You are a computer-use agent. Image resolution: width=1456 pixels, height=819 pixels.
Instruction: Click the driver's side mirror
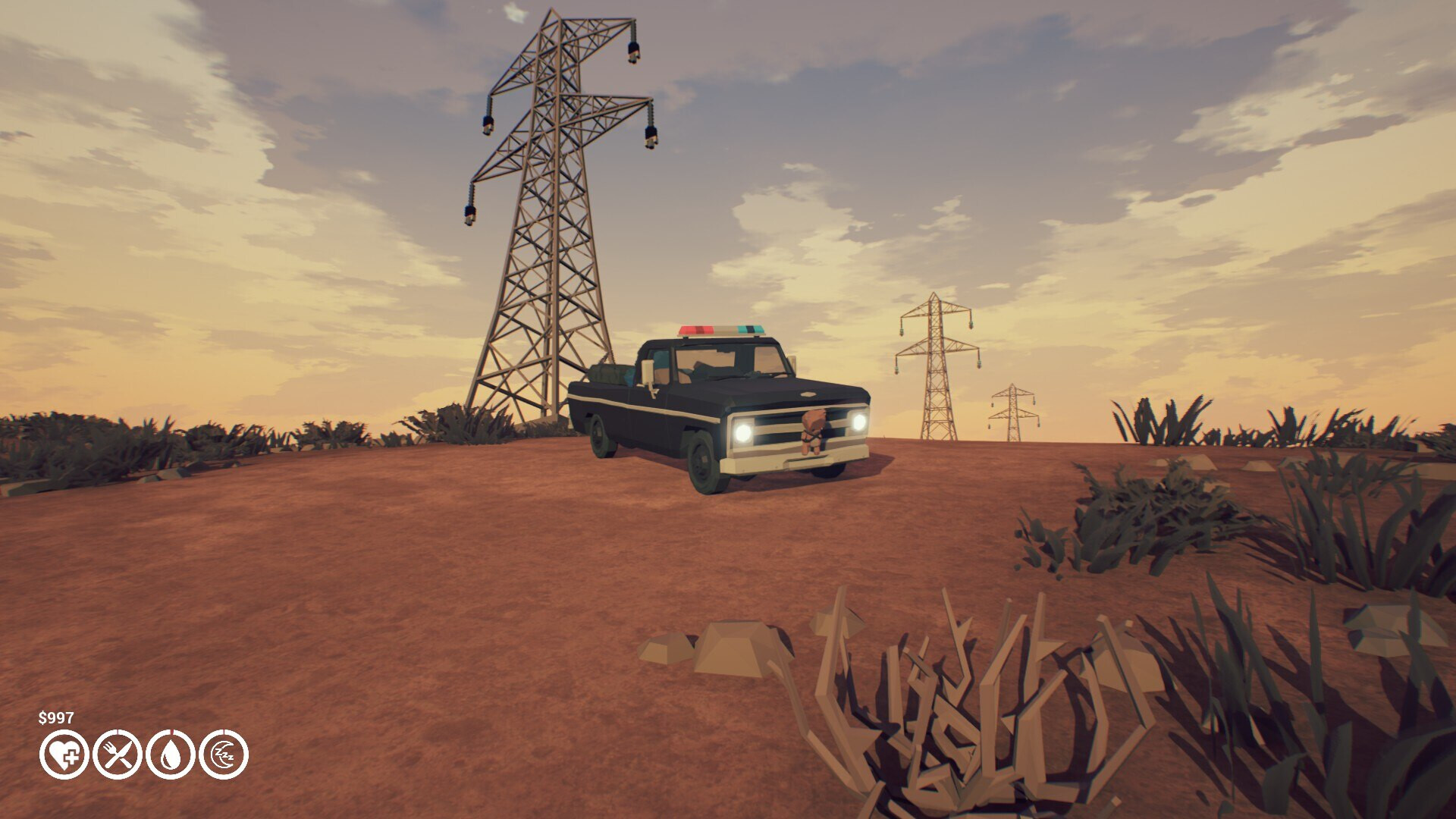[x=647, y=372]
